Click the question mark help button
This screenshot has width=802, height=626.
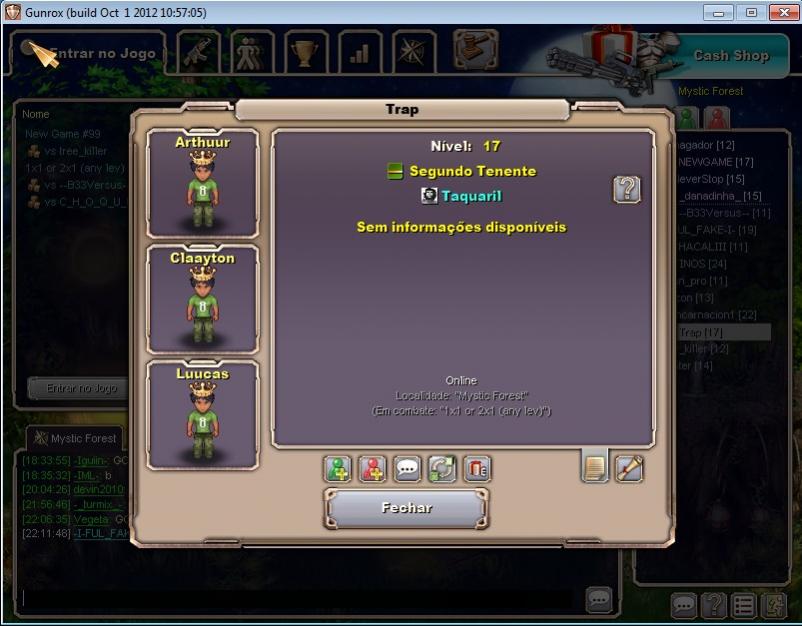[627, 190]
